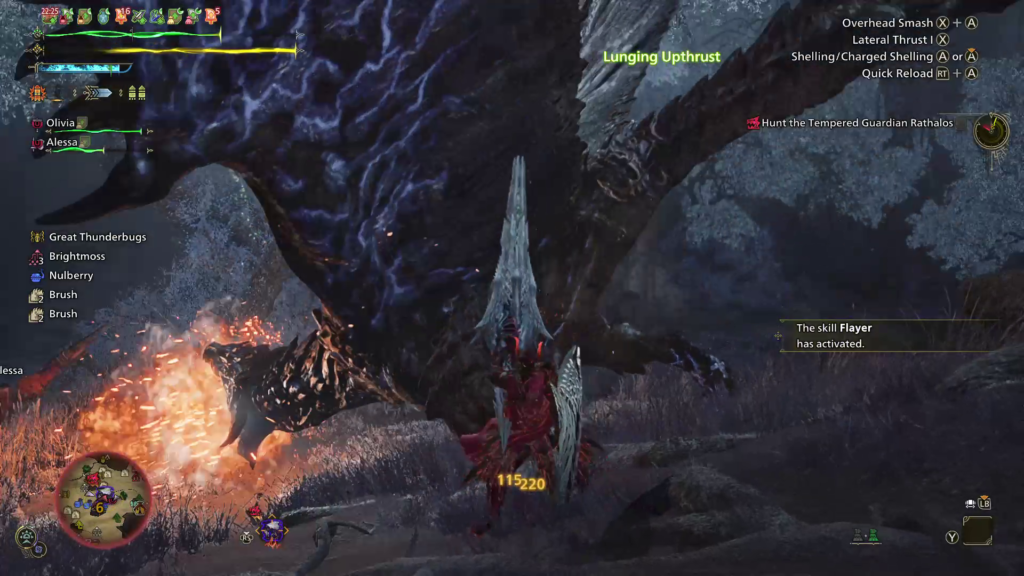Click the quest timer clock icon
Viewport: 1024px width, 576px height.
tap(991, 131)
